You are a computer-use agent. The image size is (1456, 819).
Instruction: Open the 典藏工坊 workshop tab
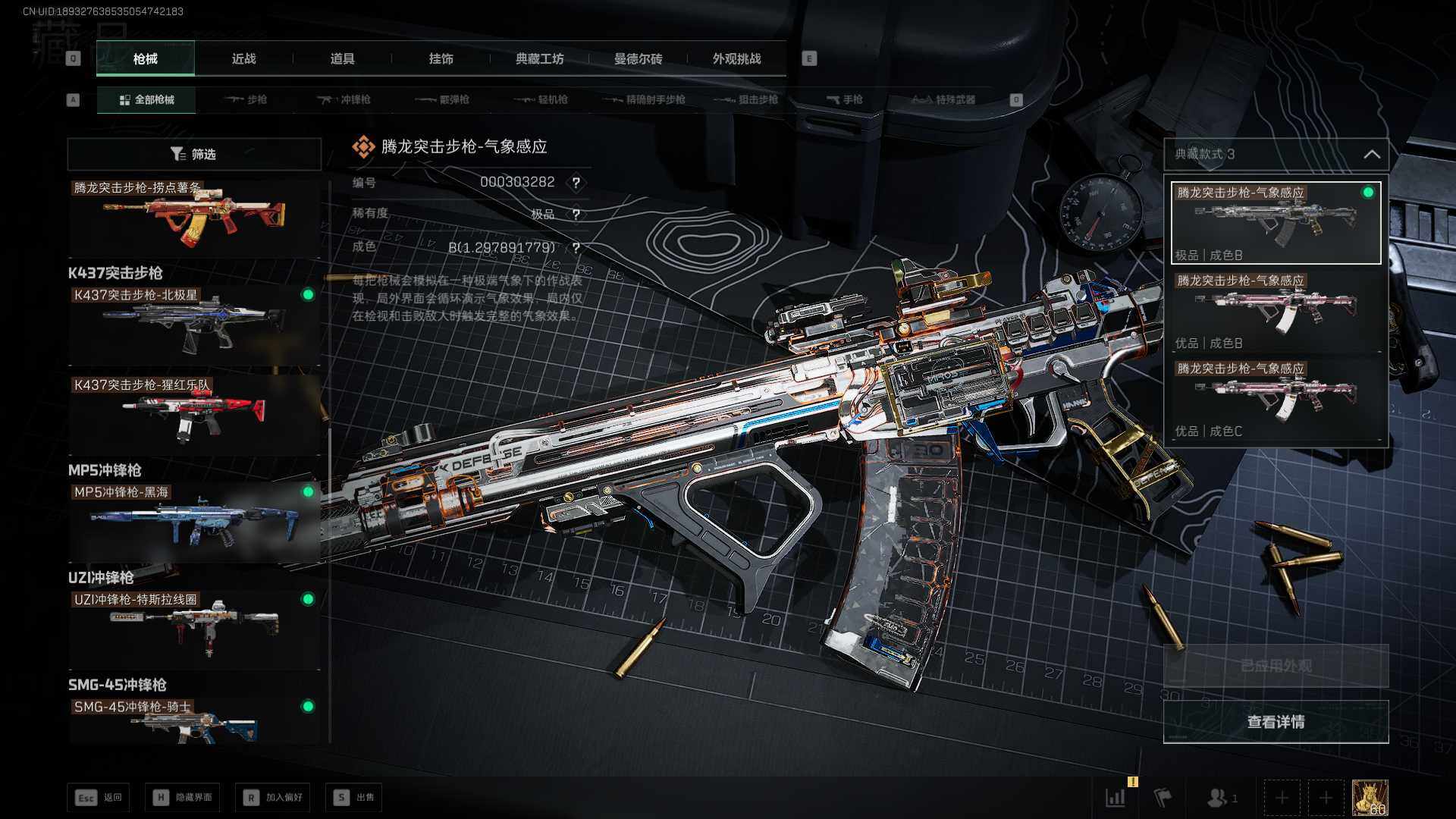click(x=539, y=58)
